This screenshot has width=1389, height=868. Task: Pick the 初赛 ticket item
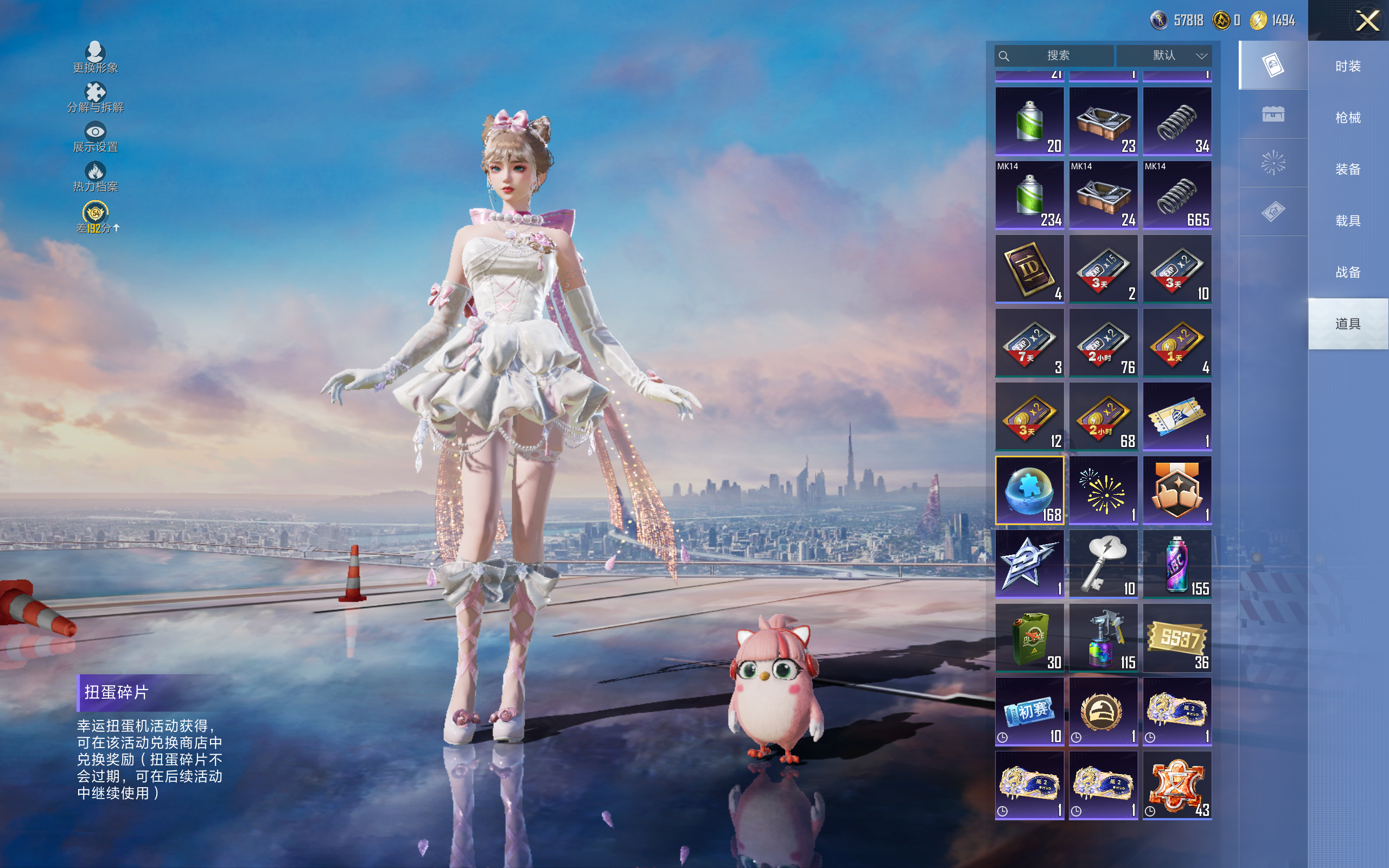tap(1029, 711)
